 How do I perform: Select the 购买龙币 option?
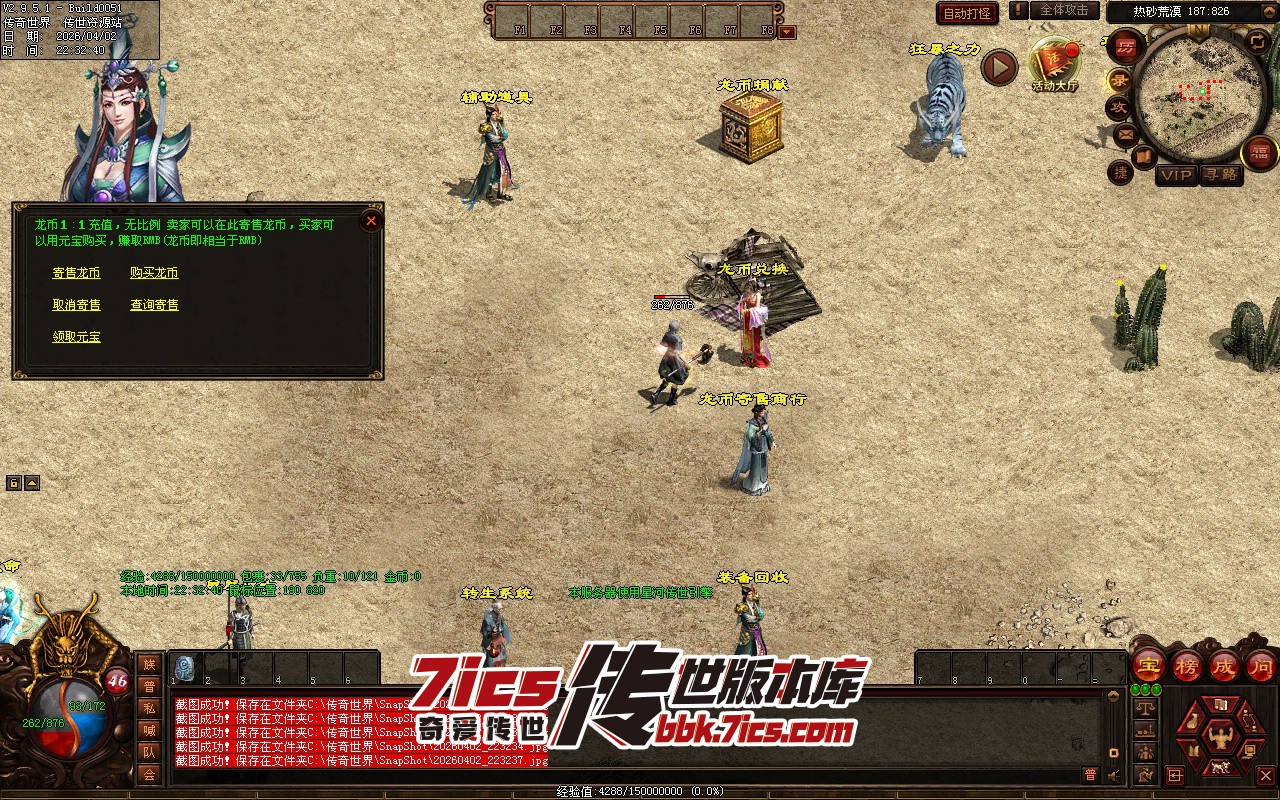pyautogui.click(x=154, y=273)
